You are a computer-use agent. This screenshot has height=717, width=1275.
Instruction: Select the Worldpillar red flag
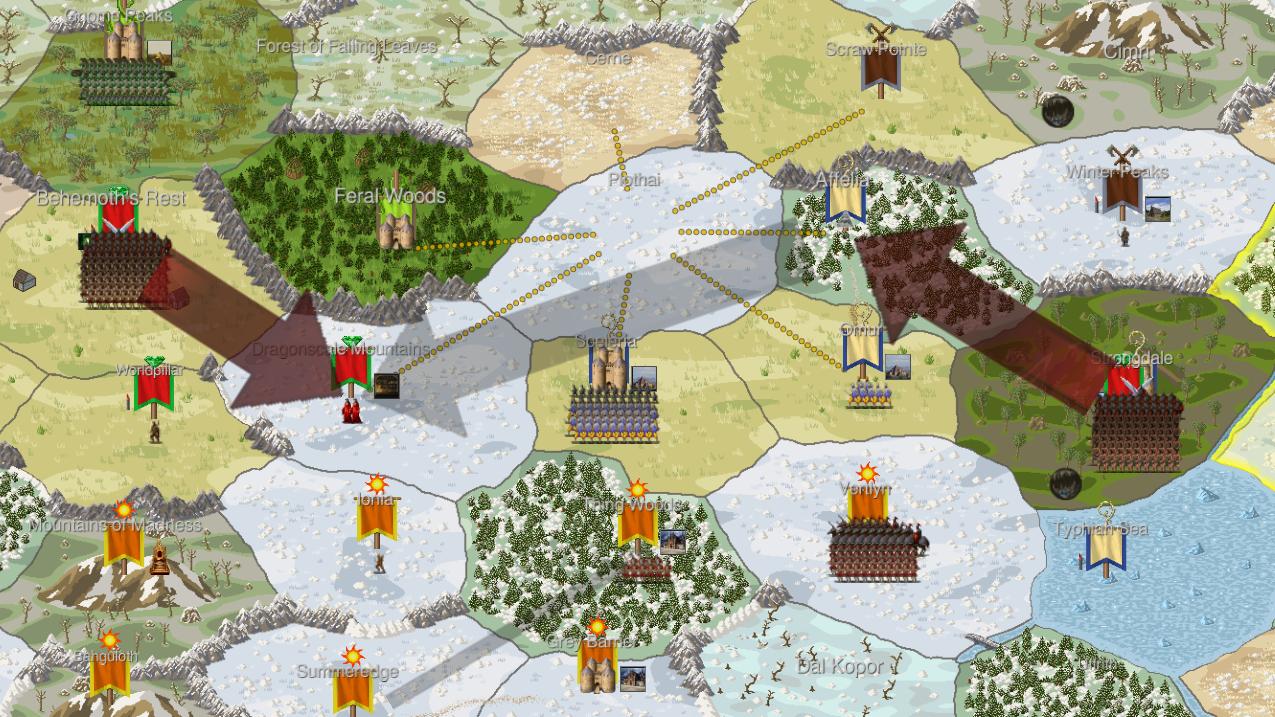[x=154, y=386]
